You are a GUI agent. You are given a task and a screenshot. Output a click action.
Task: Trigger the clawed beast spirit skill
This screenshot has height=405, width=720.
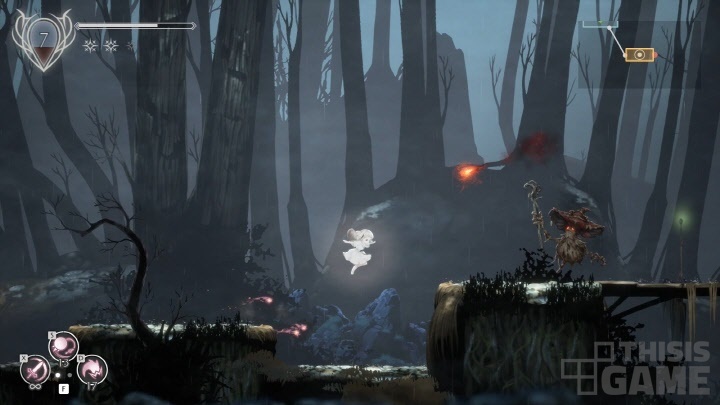(92, 369)
